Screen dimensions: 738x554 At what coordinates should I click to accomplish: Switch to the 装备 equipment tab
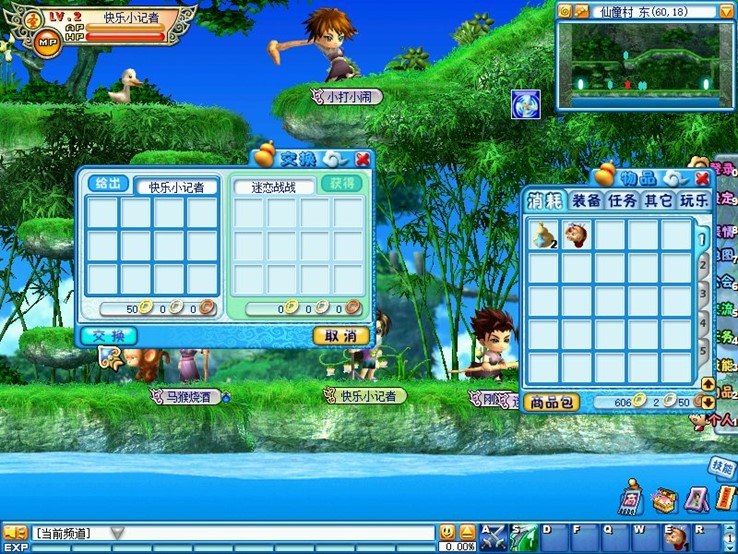point(586,200)
